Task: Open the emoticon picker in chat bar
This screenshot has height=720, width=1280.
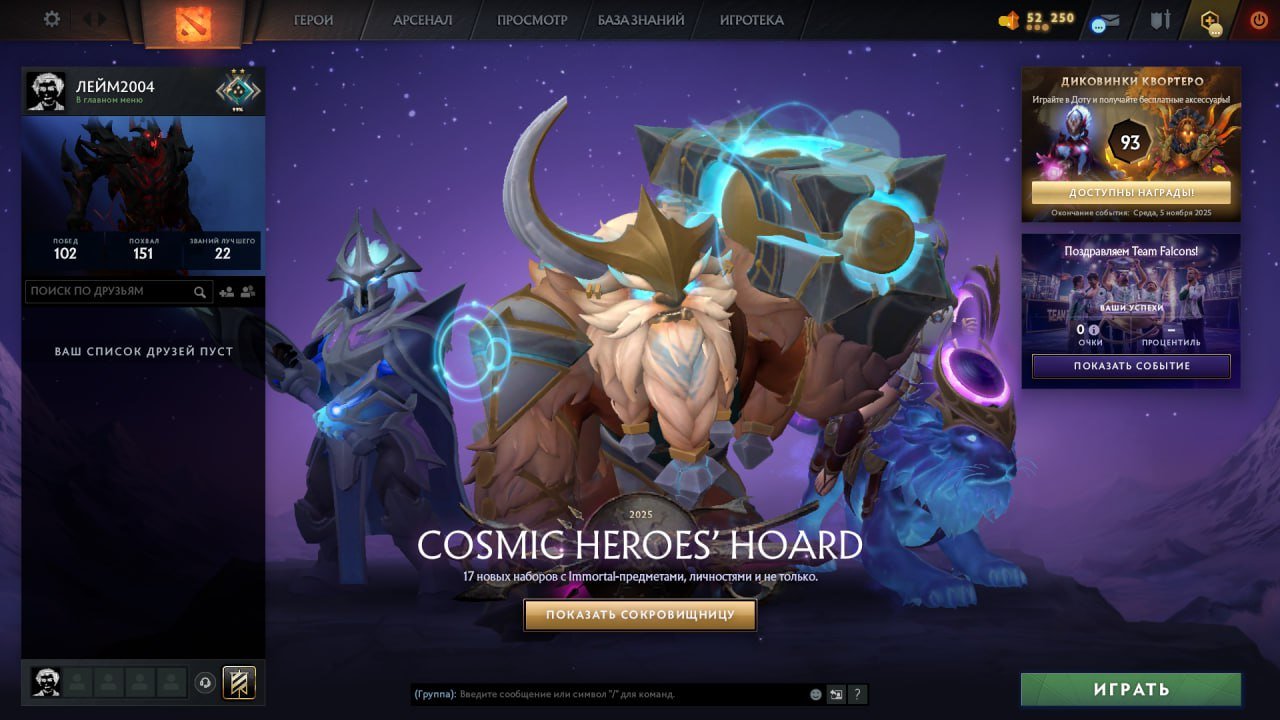Action: [815, 694]
